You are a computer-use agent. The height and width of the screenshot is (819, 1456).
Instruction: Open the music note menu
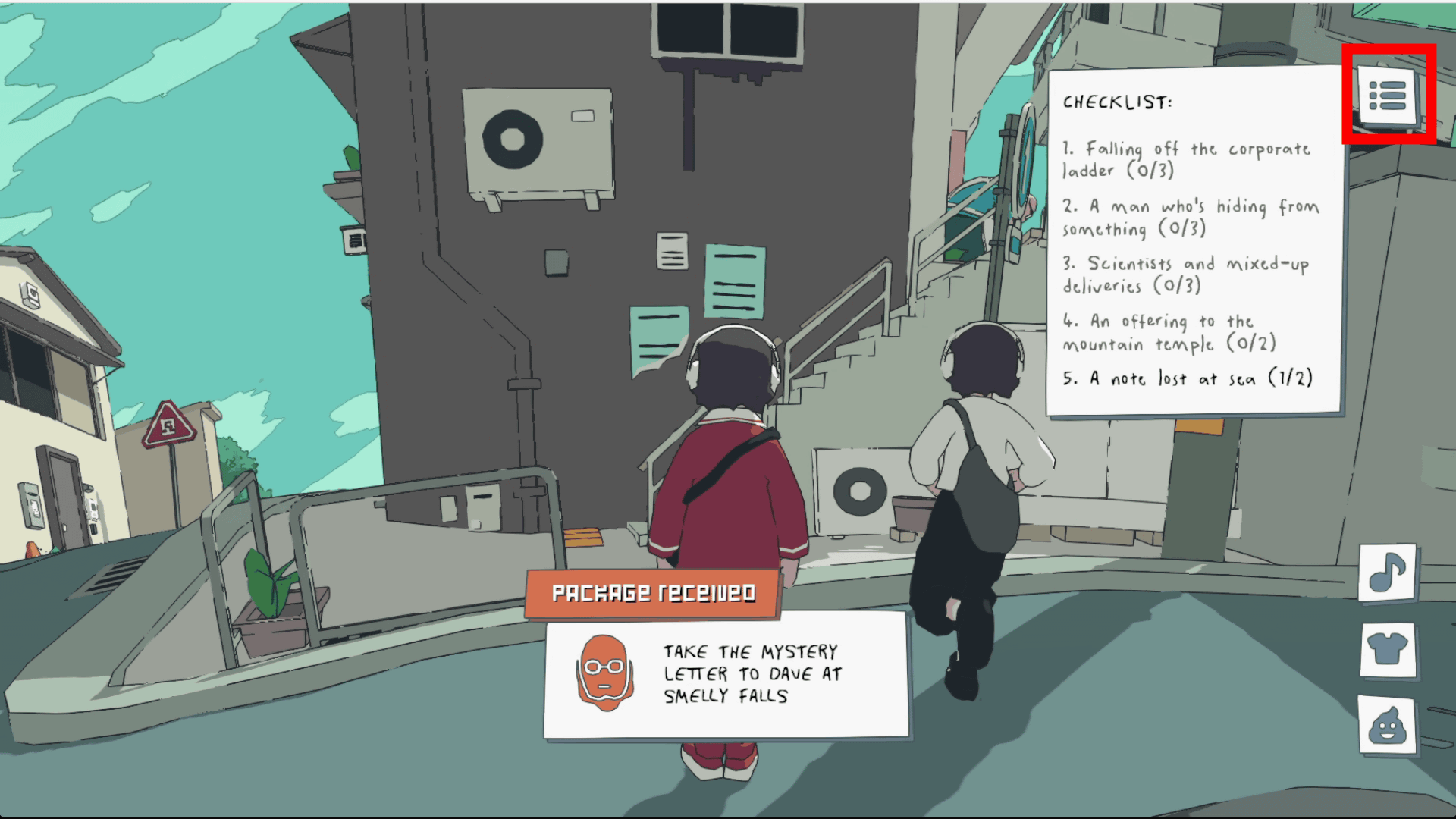click(x=1388, y=573)
